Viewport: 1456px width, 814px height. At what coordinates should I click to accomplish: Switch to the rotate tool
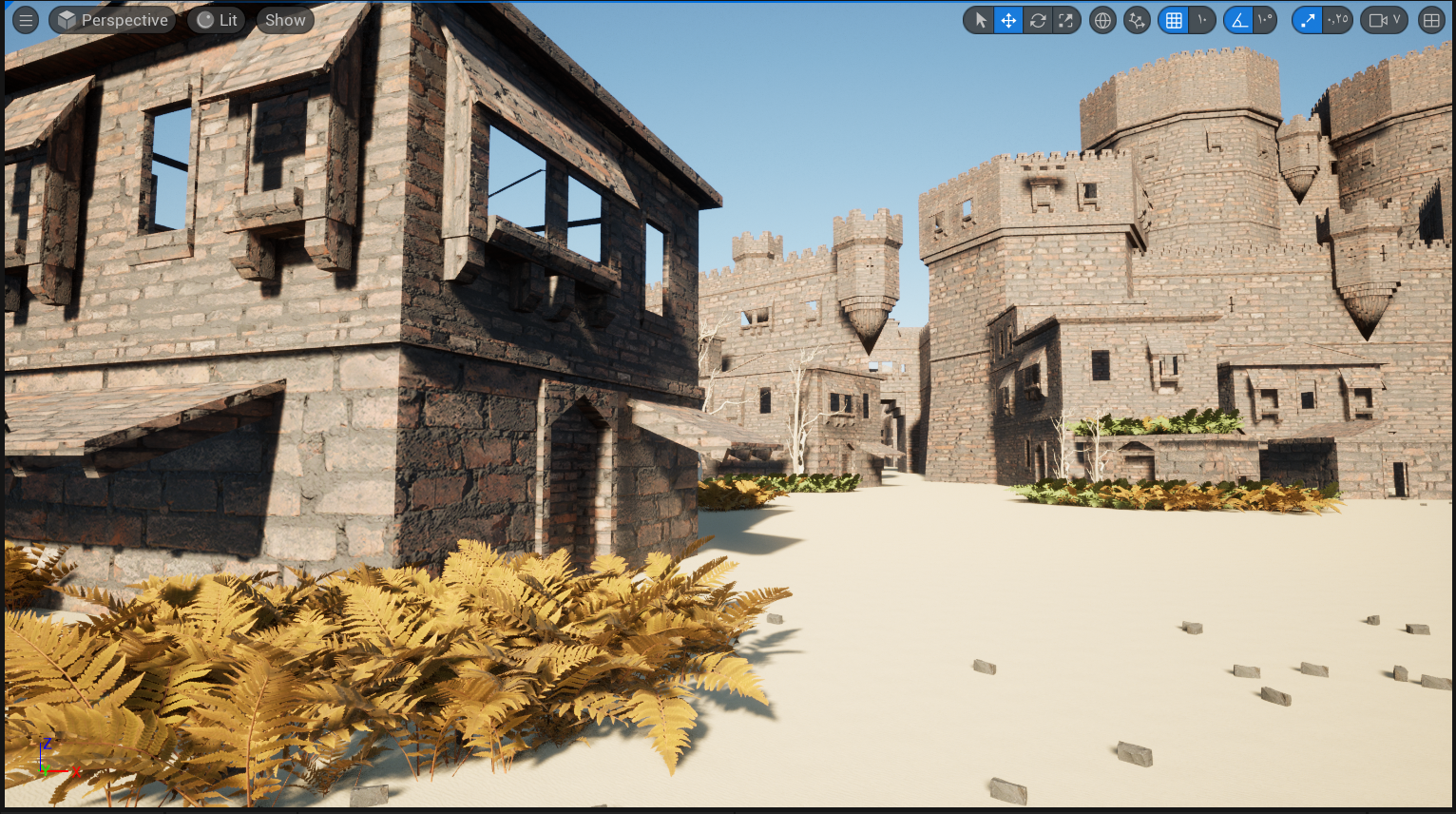[x=1038, y=20]
